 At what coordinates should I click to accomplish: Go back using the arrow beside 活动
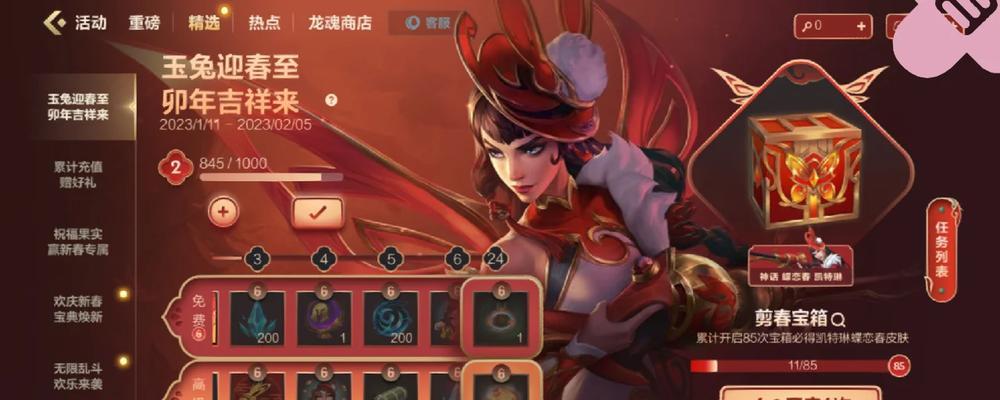pyautogui.click(x=55, y=22)
